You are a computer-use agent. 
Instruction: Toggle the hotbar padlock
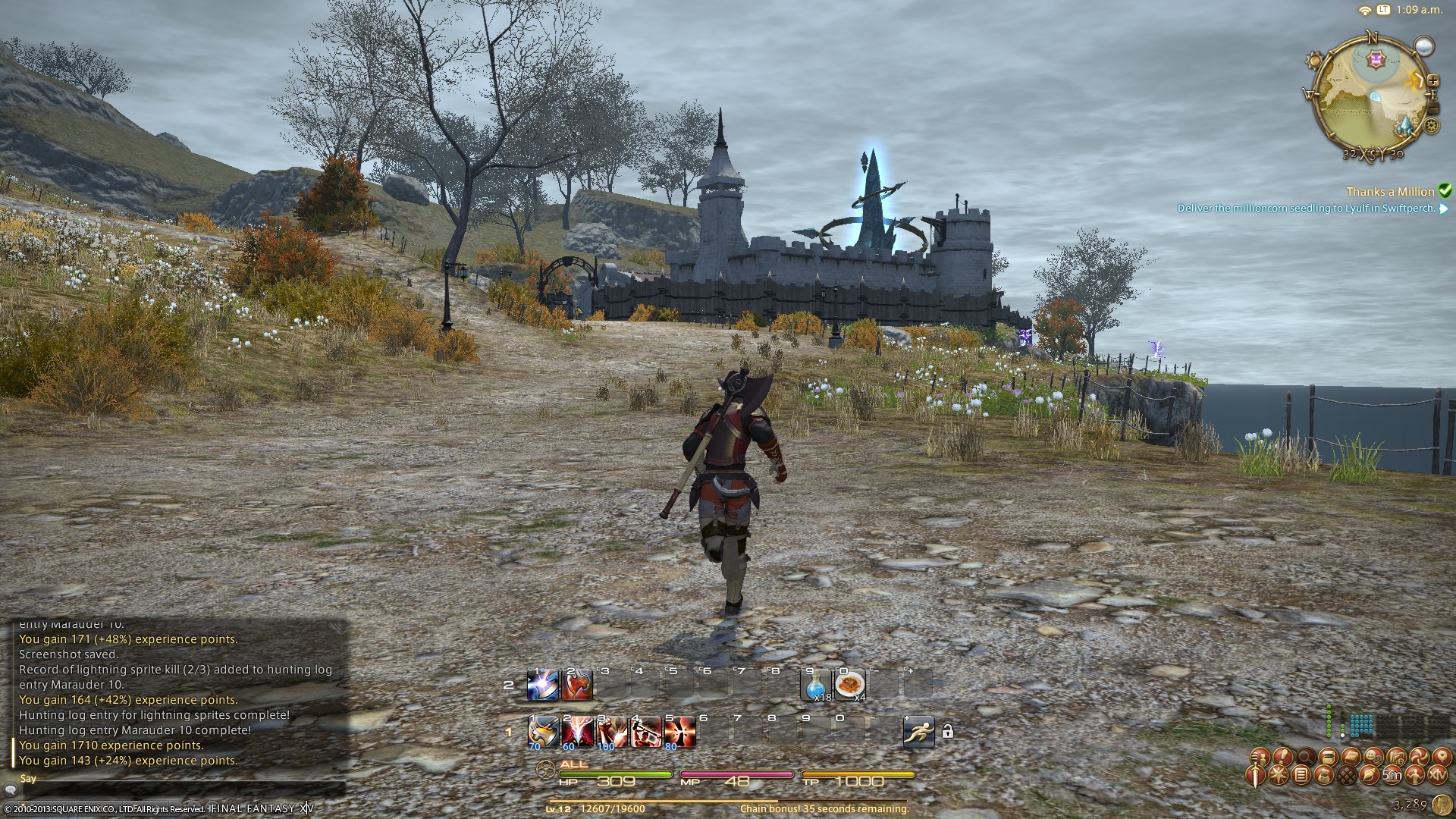point(947,732)
